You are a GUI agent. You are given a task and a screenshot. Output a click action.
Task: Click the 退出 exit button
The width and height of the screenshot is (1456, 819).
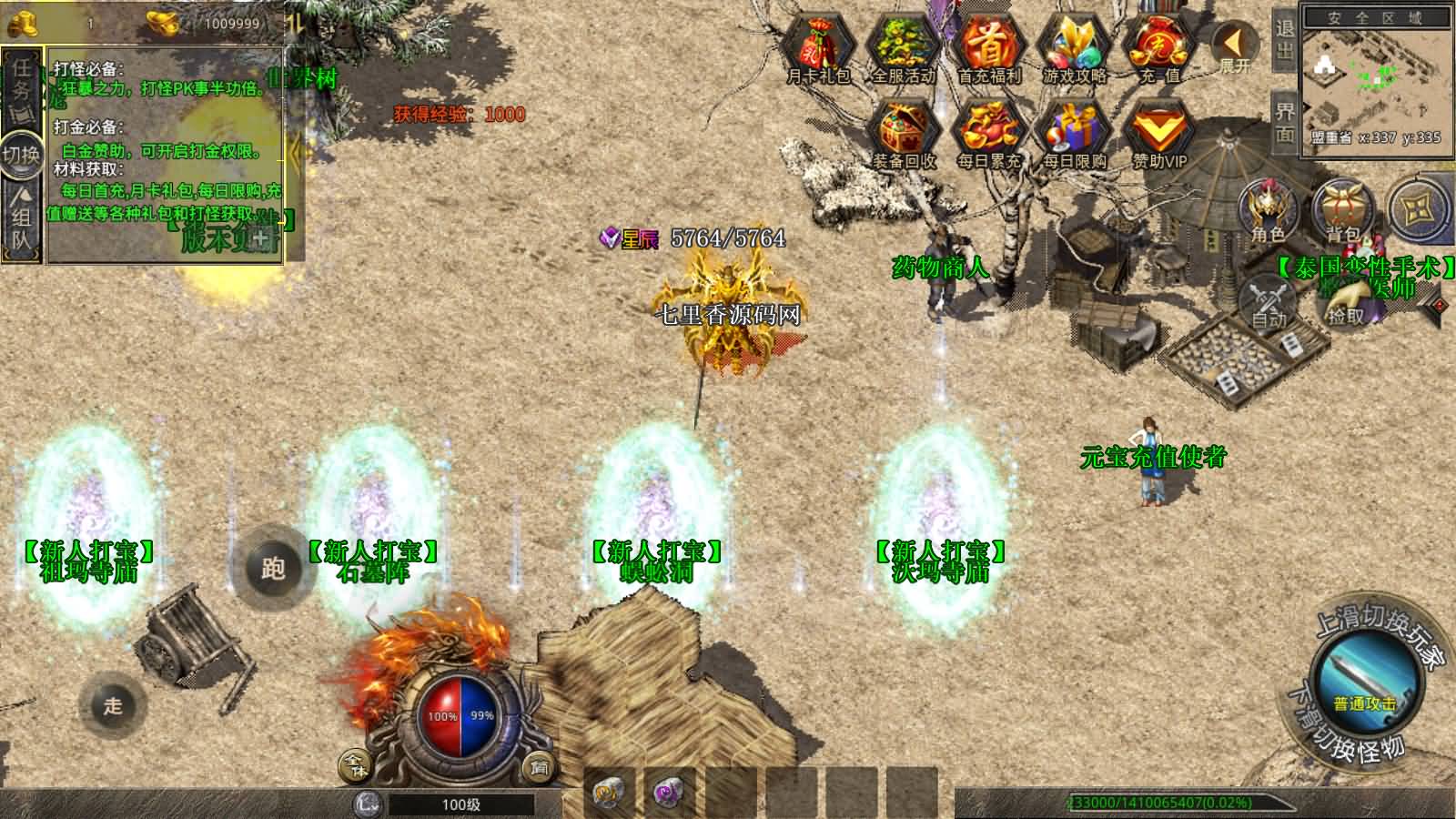click(1284, 39)
